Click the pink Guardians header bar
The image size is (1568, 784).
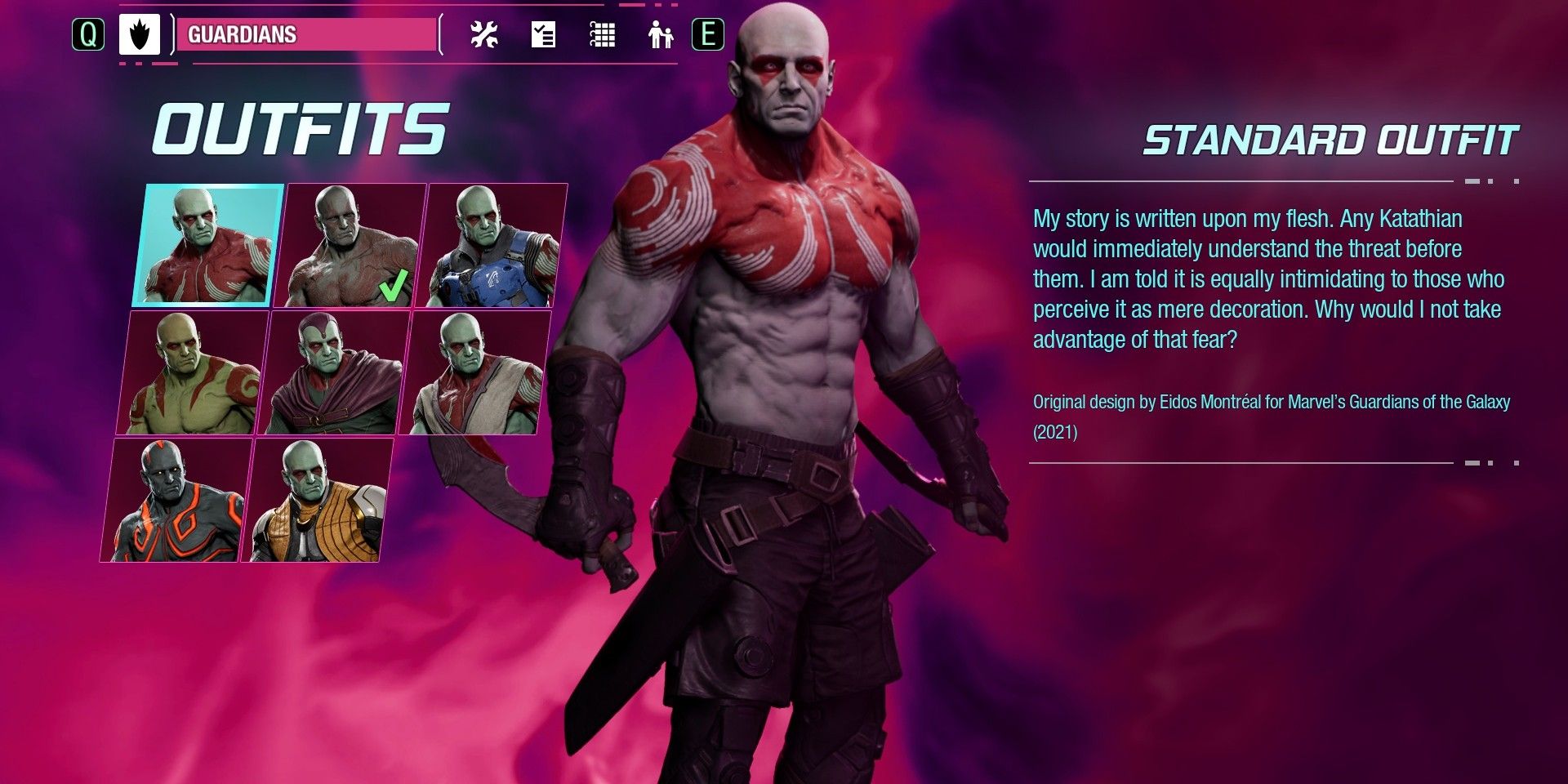click(306, 36)
